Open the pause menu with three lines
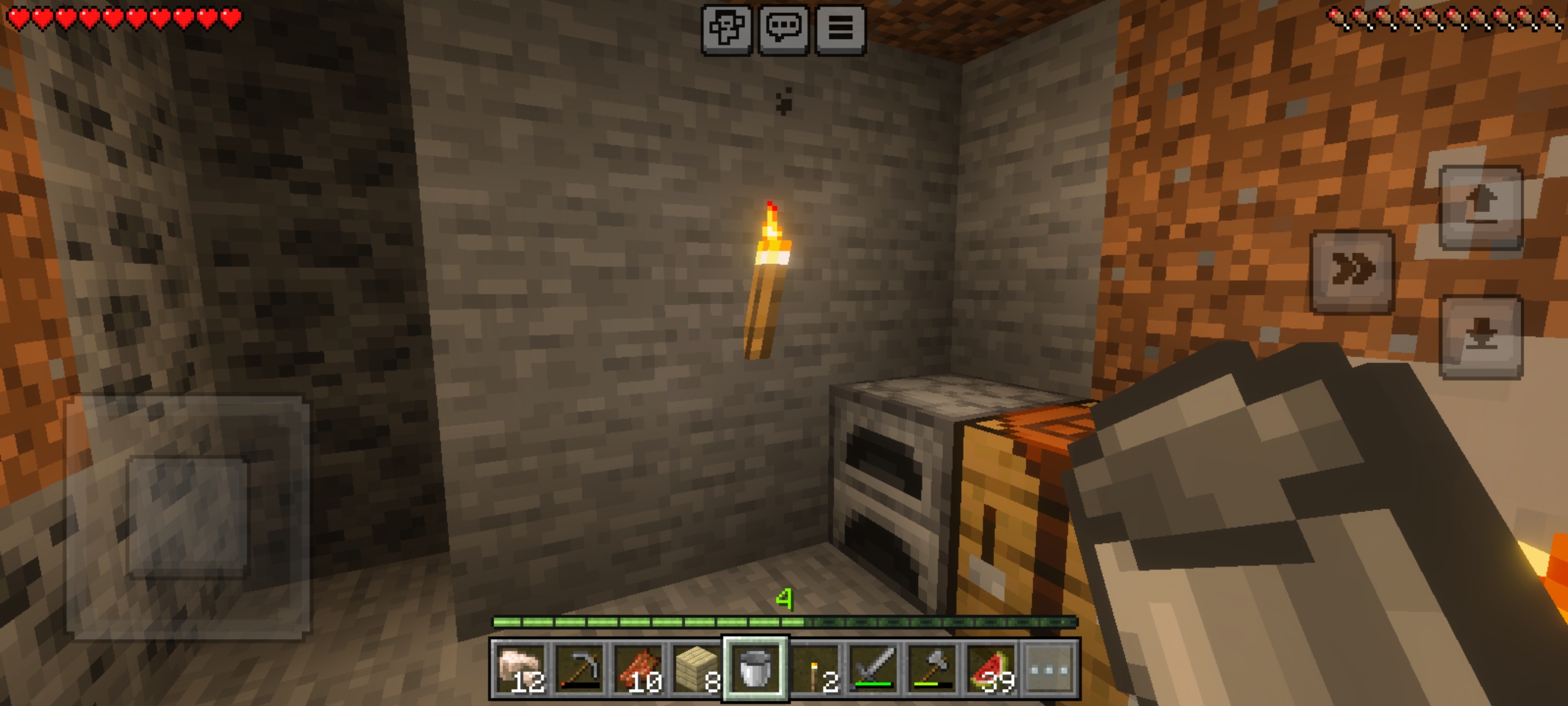Image resolution: width=1568 pixels, height=706 pixels. point(840,29)
